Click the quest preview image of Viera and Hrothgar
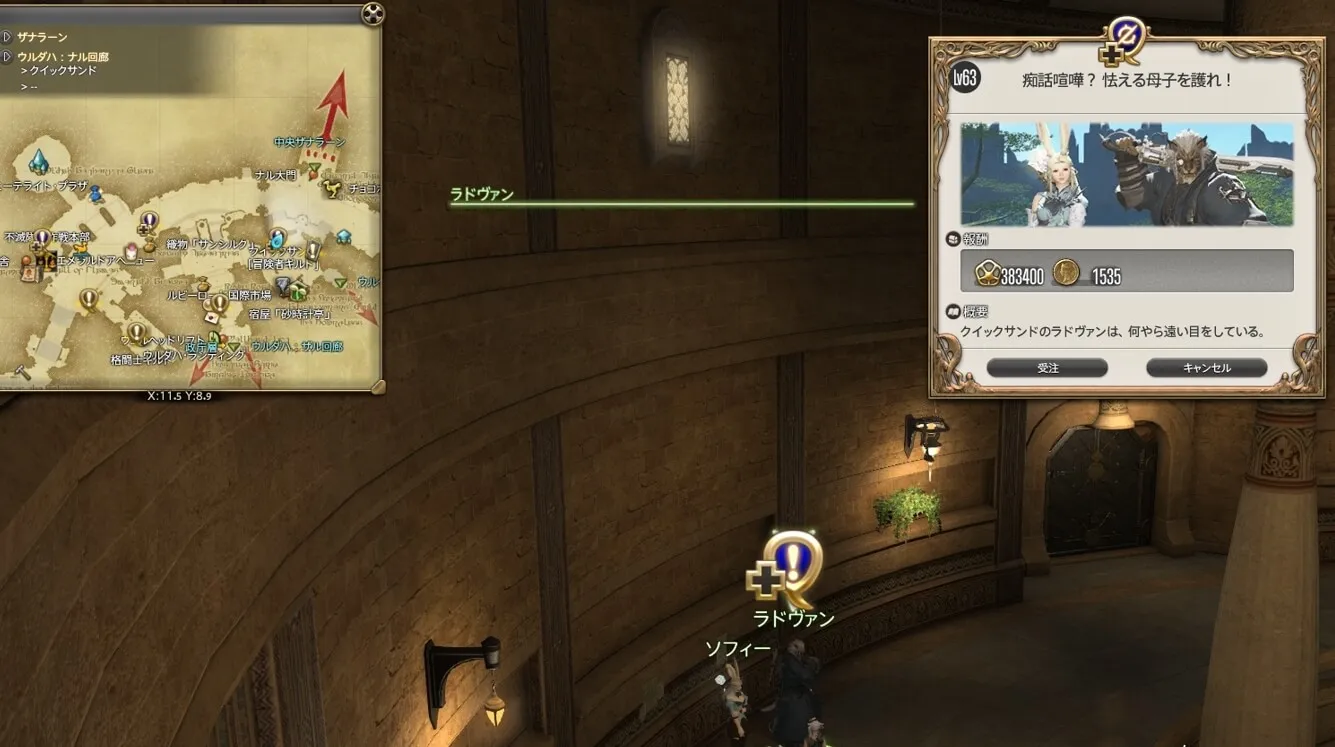The width and height of the screenshot is (1335, 747). (x=1127, y=174)
